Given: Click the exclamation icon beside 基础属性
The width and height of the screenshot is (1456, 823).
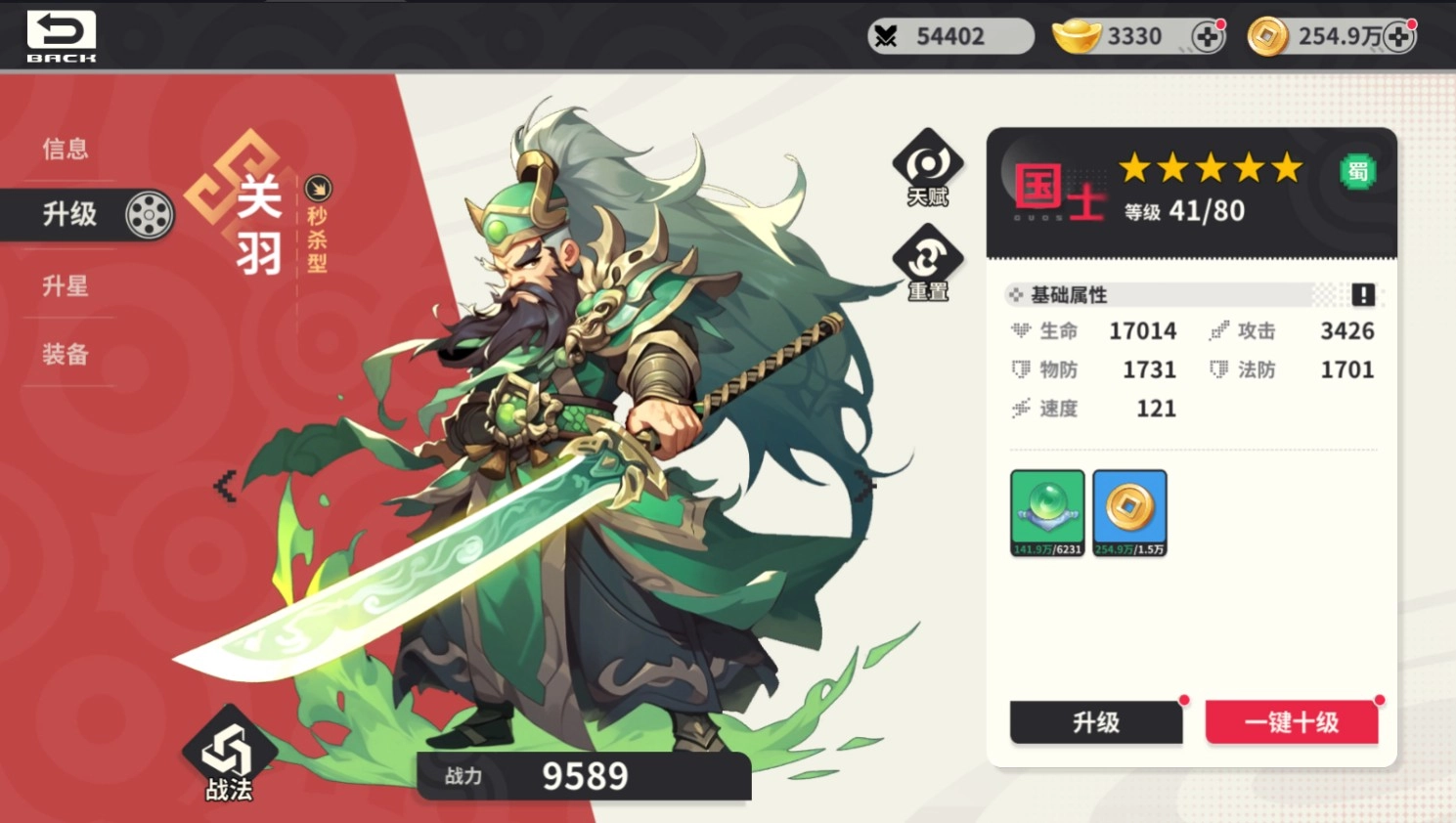Looking at the screenshot, I should click(1363, 294).
